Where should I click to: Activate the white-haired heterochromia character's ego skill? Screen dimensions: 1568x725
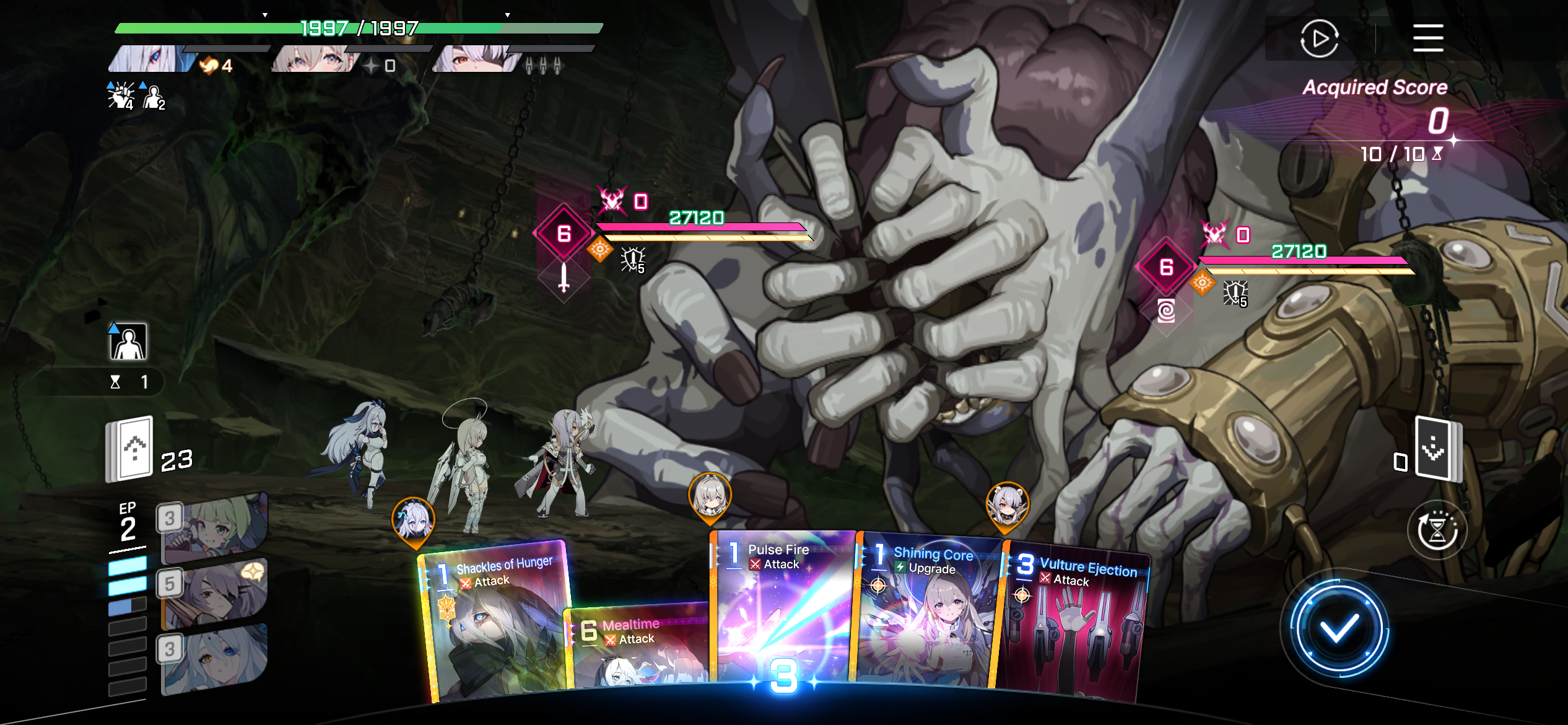[215, 658]
